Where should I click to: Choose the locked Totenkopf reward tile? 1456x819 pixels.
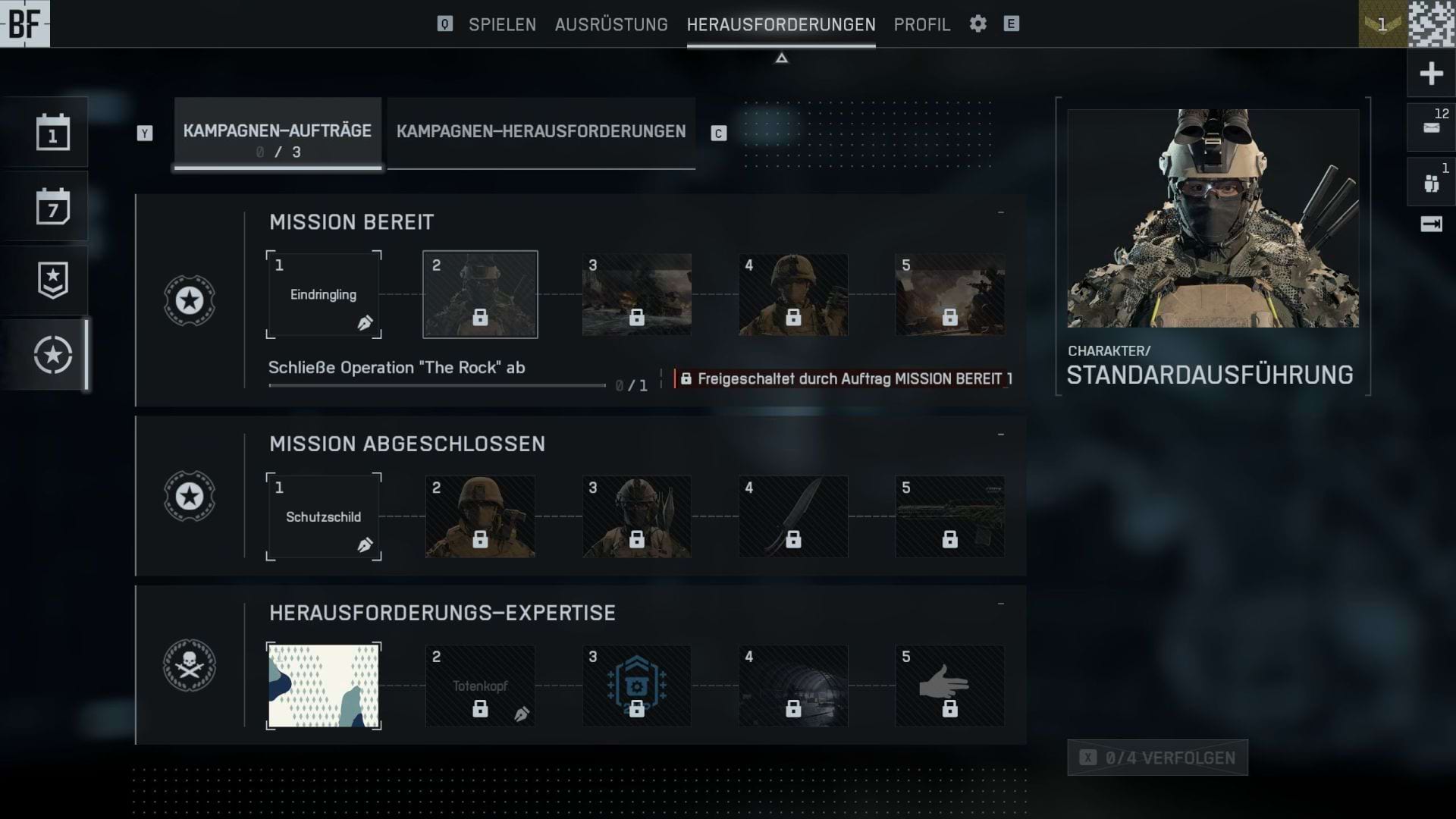point(480,686)
